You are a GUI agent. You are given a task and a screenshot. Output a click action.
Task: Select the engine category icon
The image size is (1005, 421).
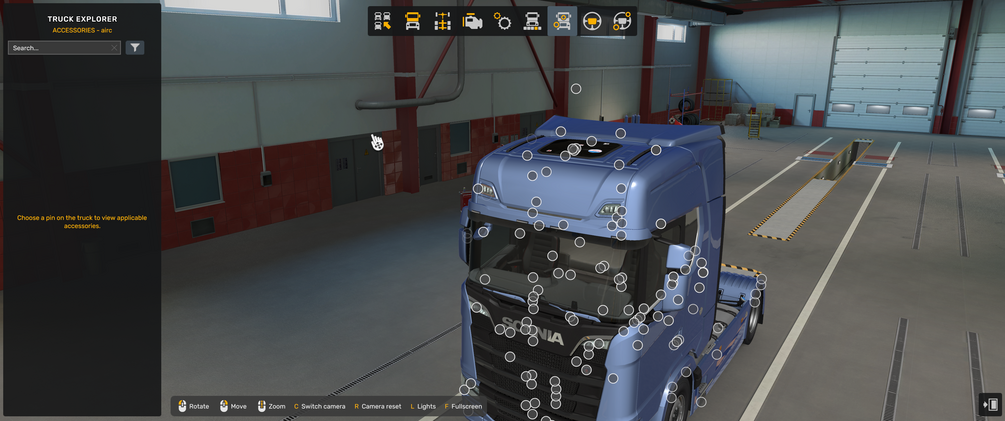click(x=472, y=21)
